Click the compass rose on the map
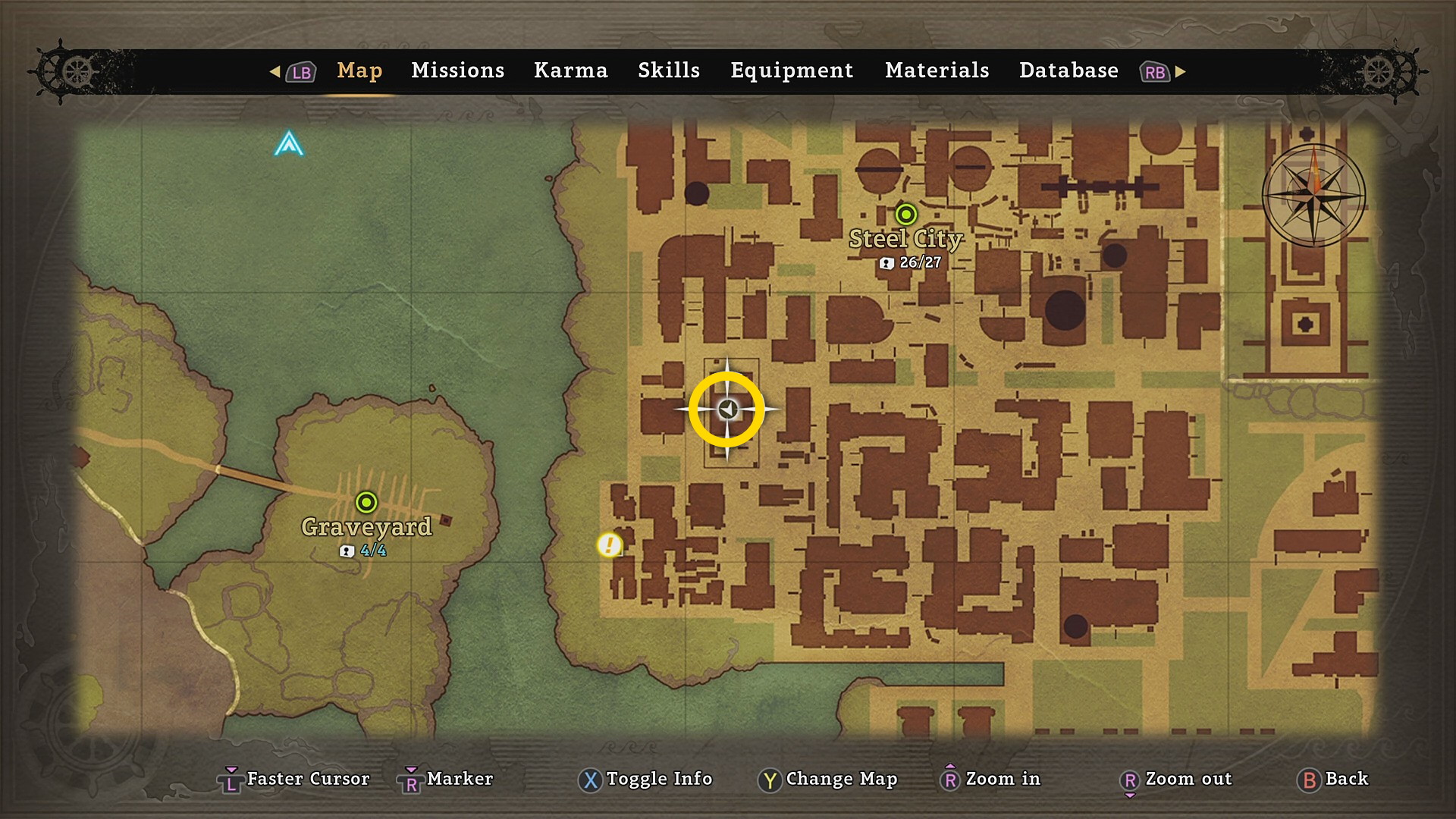The image size is (1456, 819). coord(1314,196)
